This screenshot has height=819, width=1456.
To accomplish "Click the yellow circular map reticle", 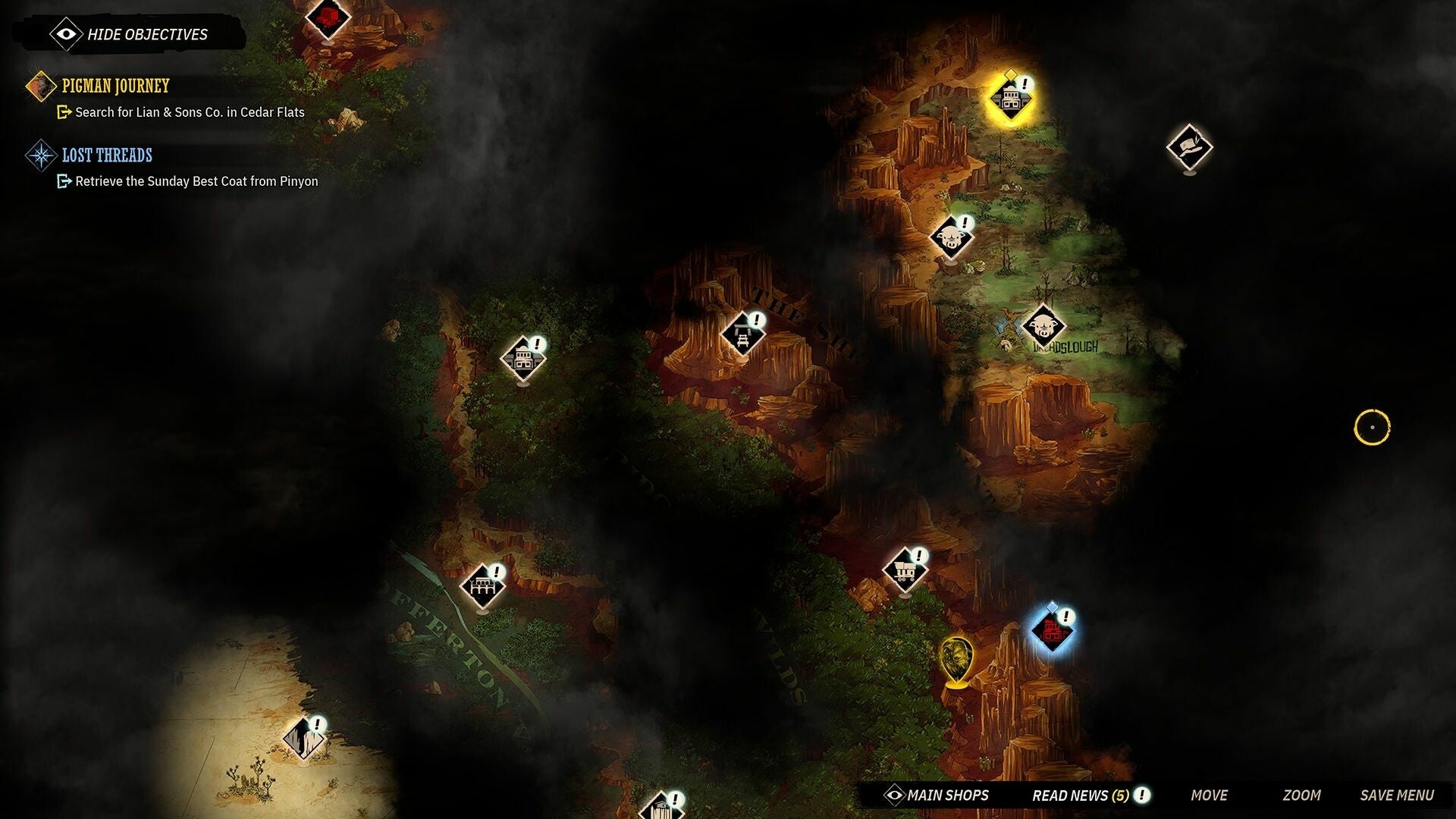I will pos(1371,427).
